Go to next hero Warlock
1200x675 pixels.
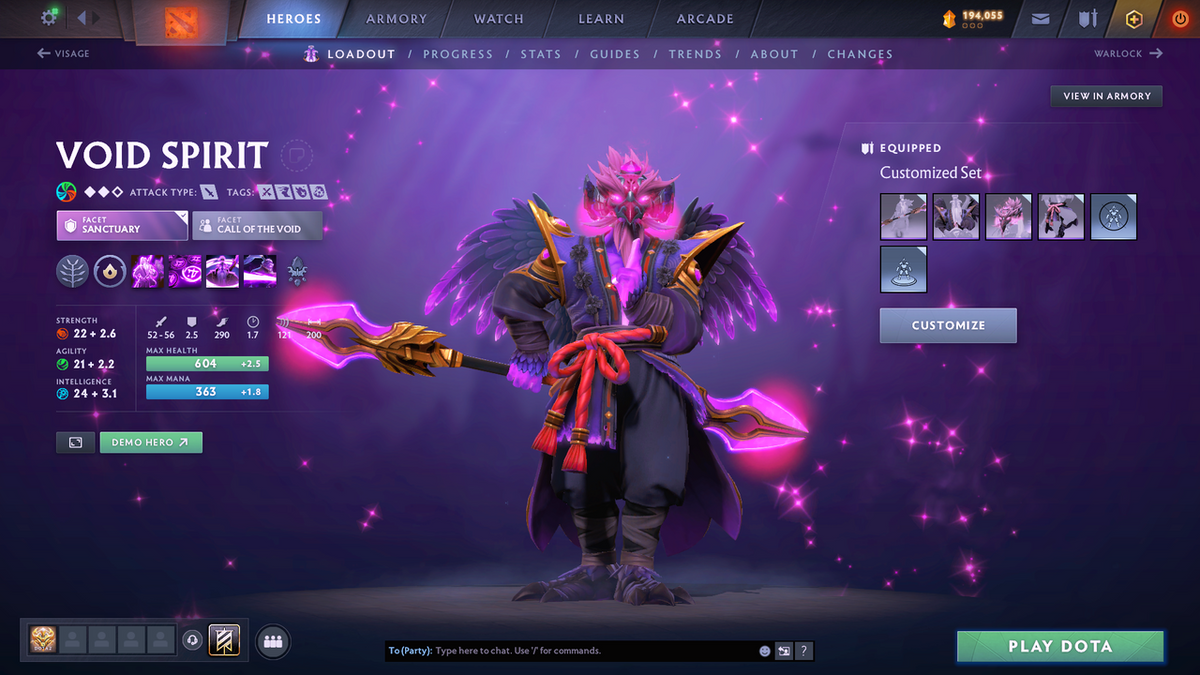tap(1128, 54)
